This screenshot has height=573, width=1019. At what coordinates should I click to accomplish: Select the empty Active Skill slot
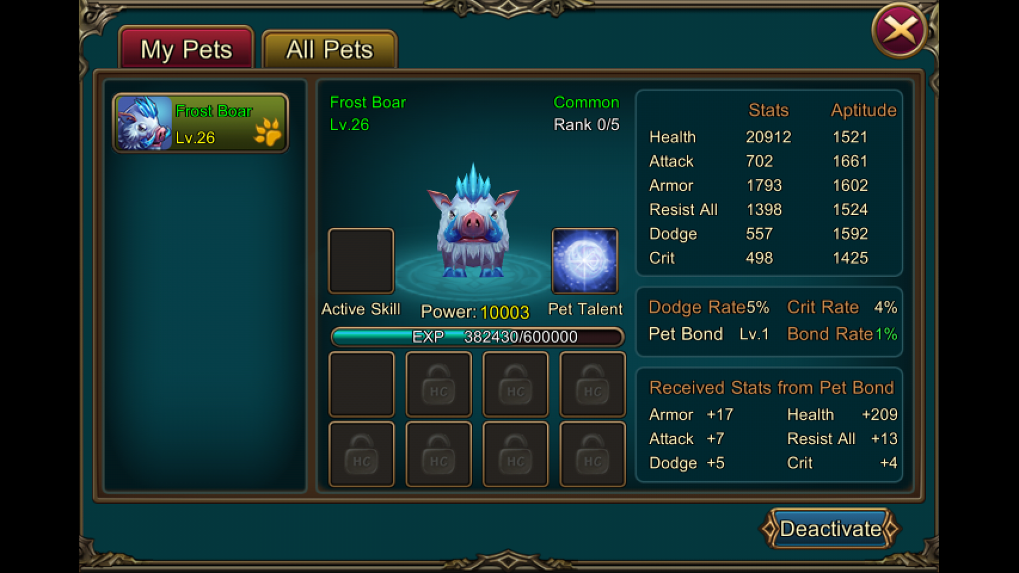(x=361, y=261)
